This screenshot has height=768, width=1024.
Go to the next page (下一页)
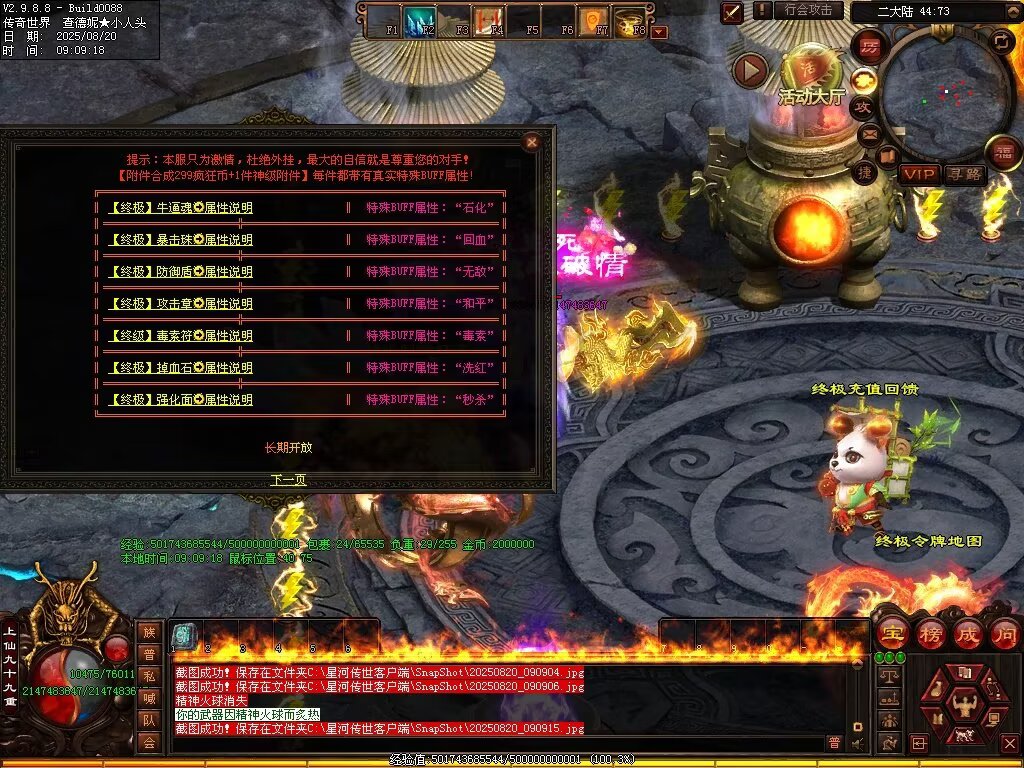coord(288,480)
